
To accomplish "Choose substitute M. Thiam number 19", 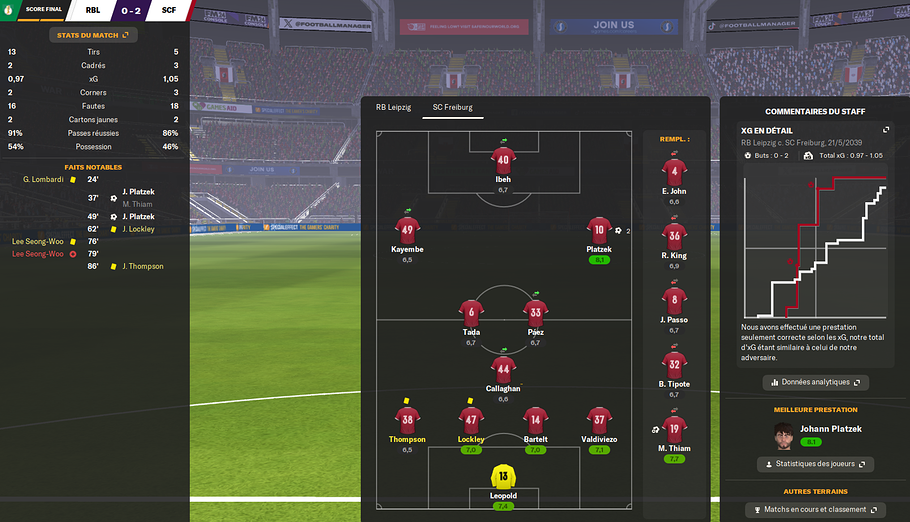I will click(674, 430).
